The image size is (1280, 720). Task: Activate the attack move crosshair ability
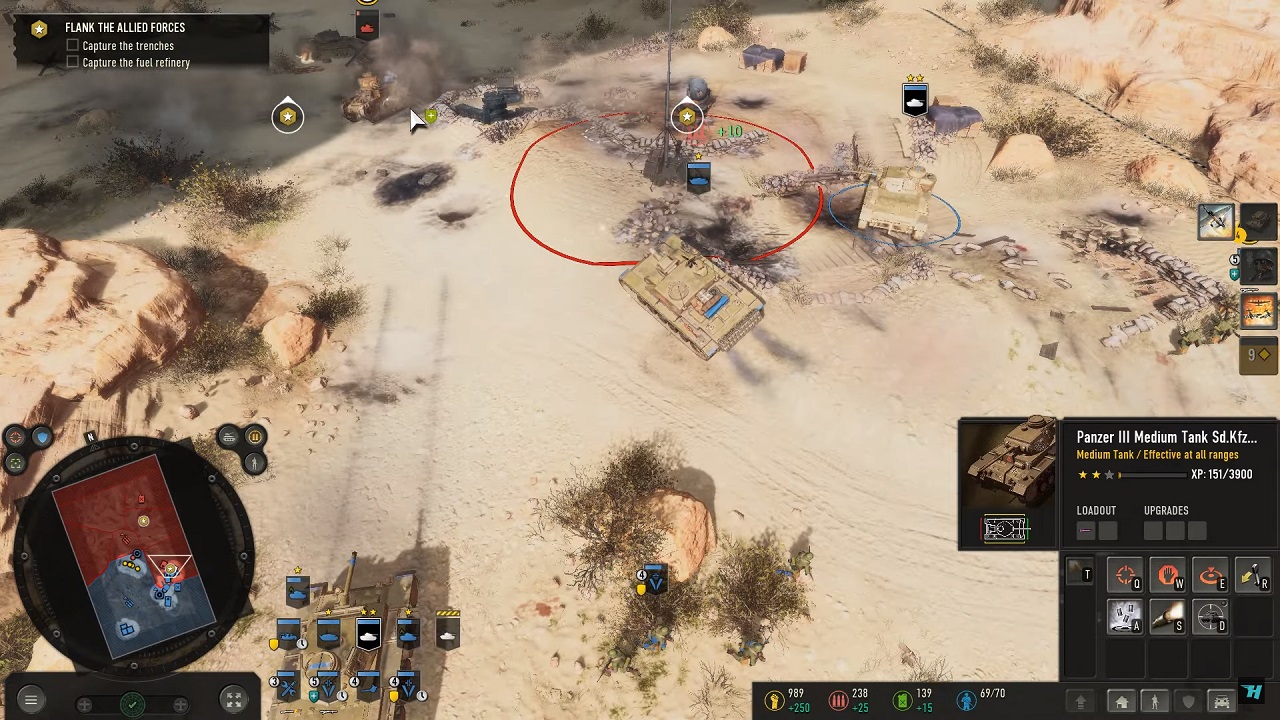tap(1126, 576)
